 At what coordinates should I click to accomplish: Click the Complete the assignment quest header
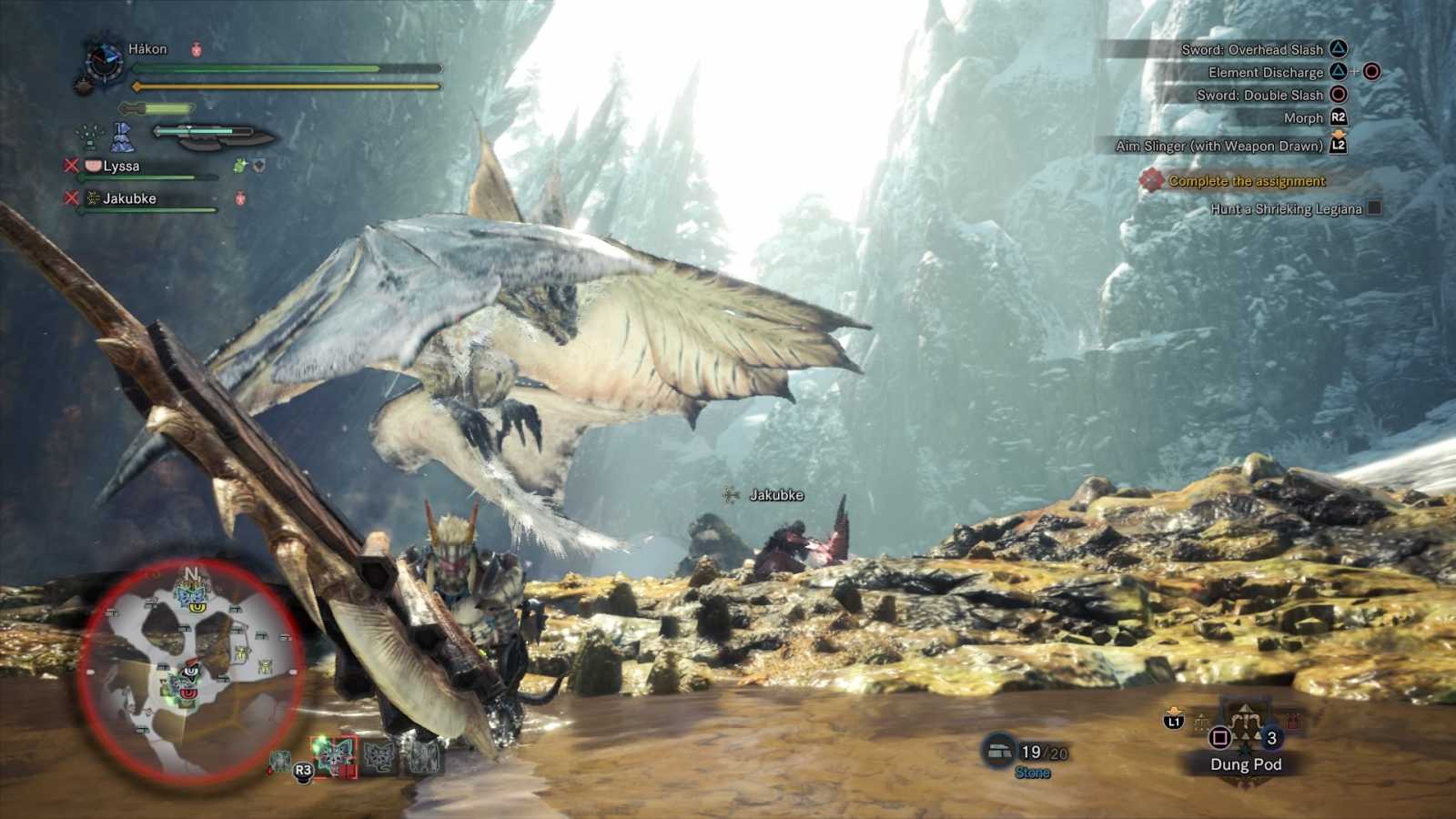pyautogui.click(x=1247, y=181)
